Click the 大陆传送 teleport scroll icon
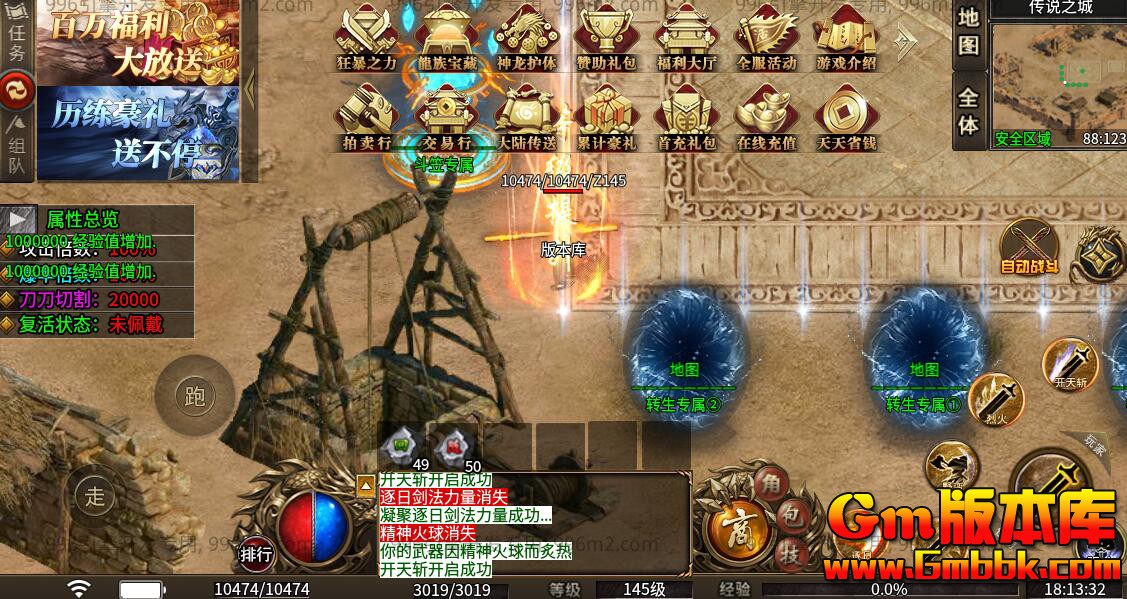 point(526,114)
